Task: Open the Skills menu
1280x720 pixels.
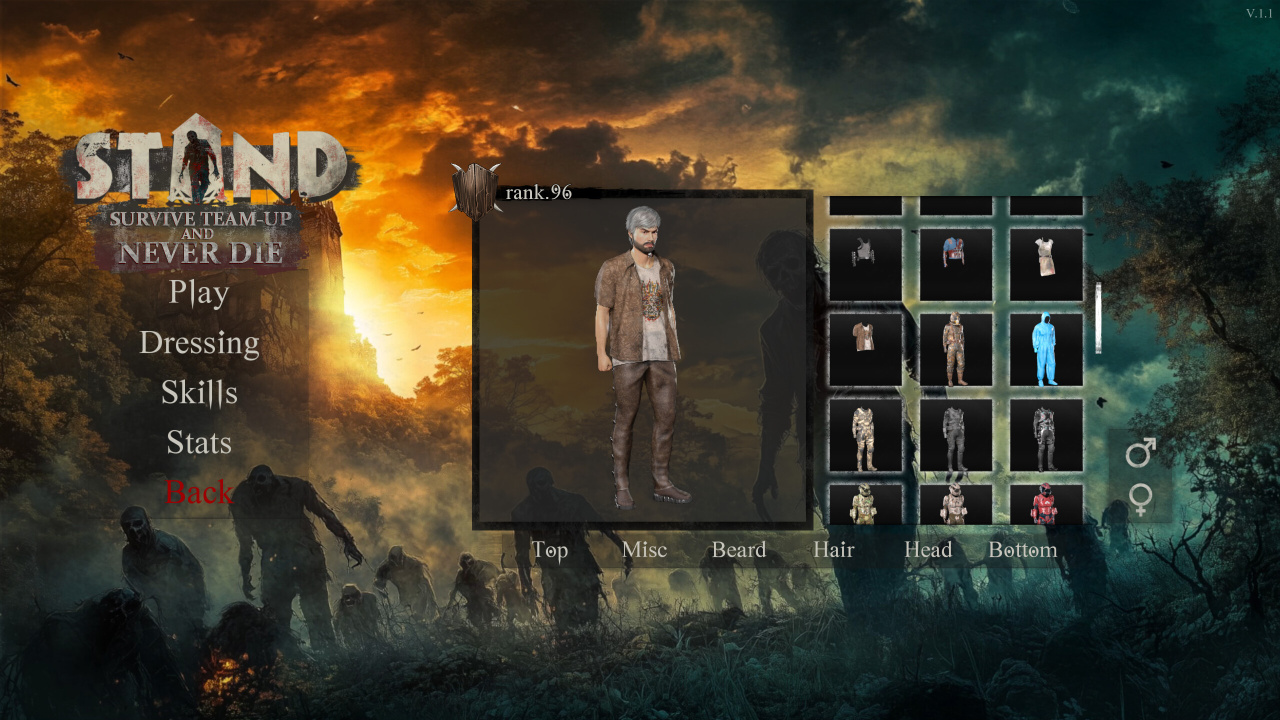Action: pos(199,393)
